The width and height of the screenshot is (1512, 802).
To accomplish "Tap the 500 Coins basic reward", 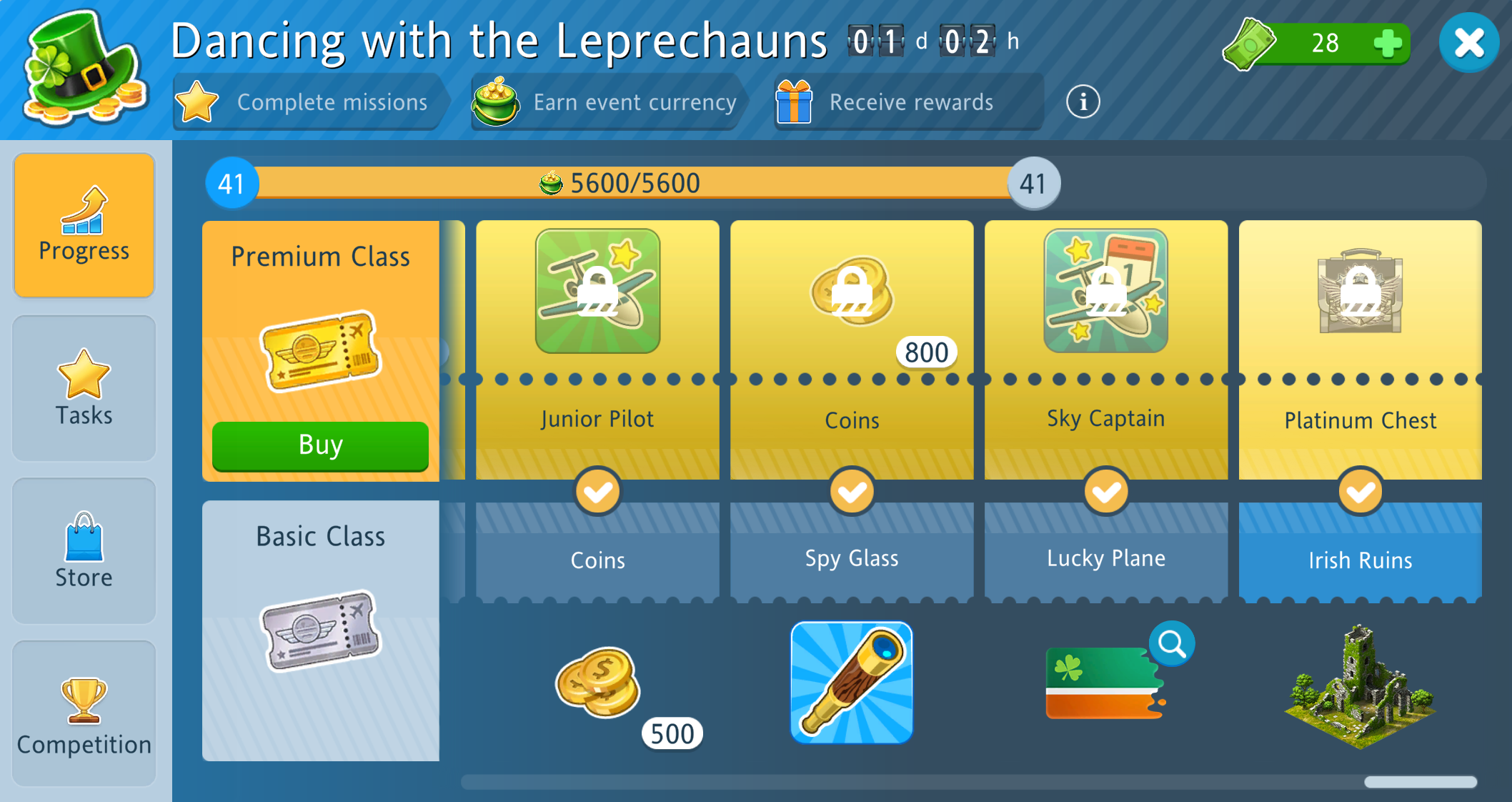I will pos(599,683).
